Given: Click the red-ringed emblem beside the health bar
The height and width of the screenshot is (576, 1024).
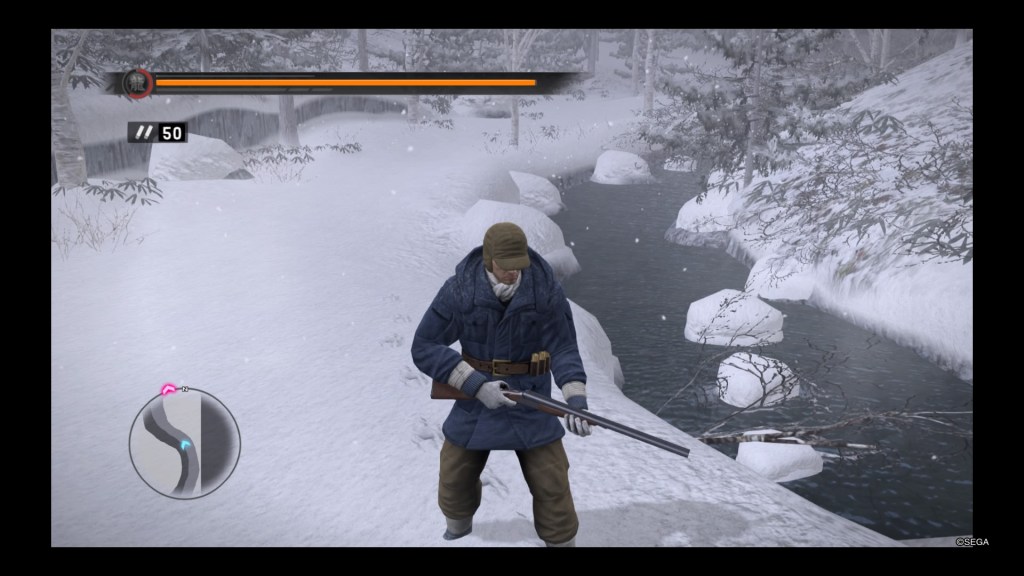Looking at the screenshot, I should [138, 83].
